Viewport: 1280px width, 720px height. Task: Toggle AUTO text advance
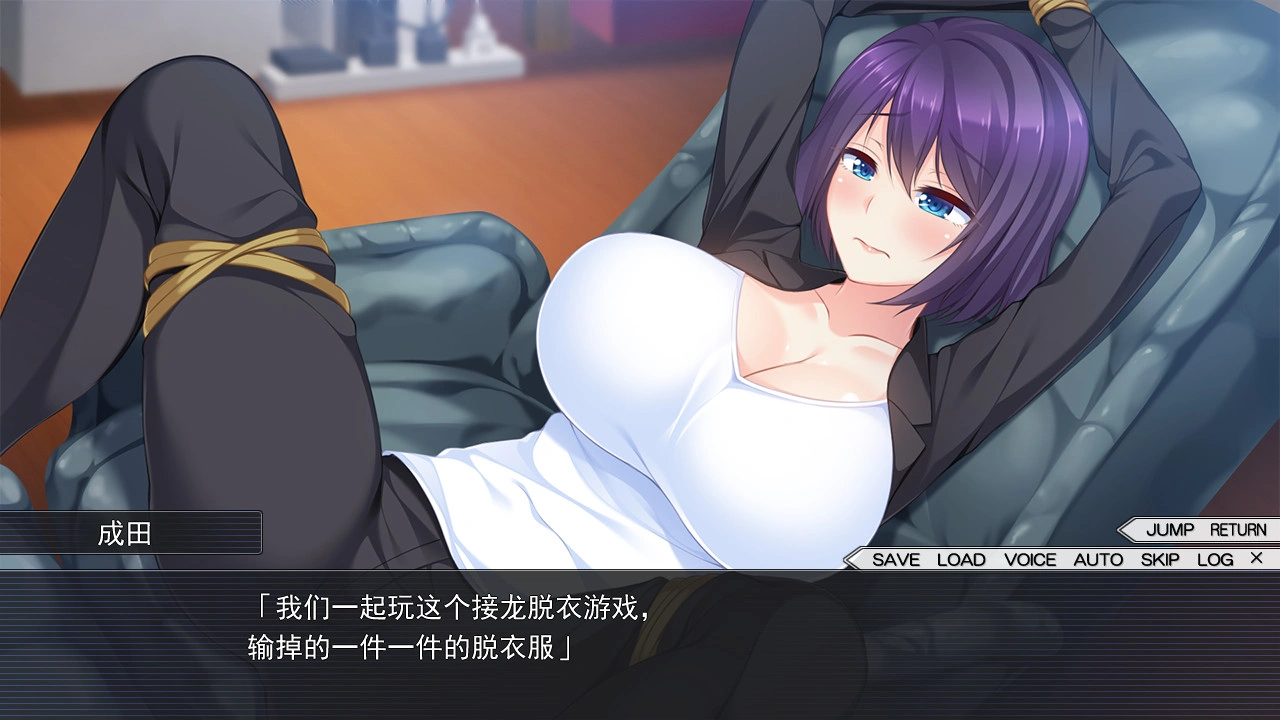click(1098, 560)
